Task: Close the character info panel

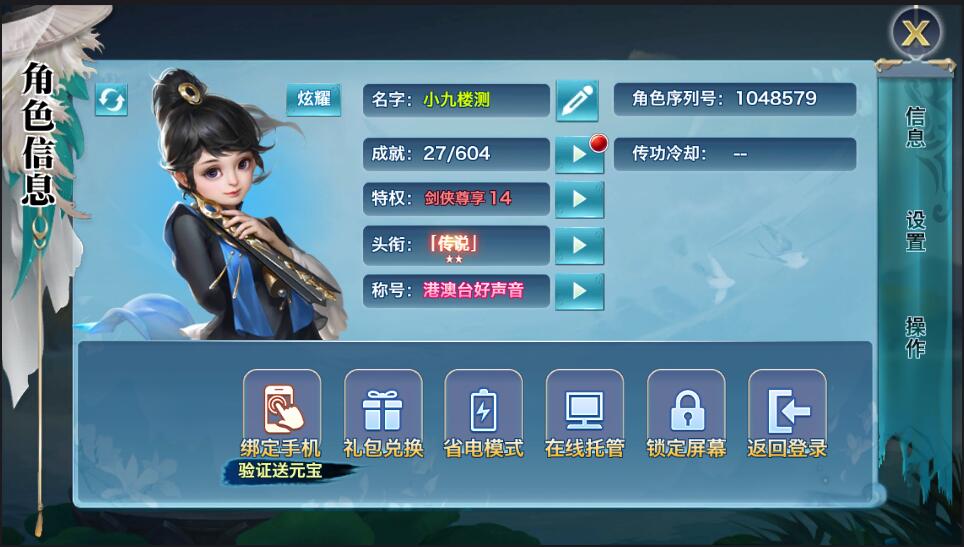Action: (915, 34)
